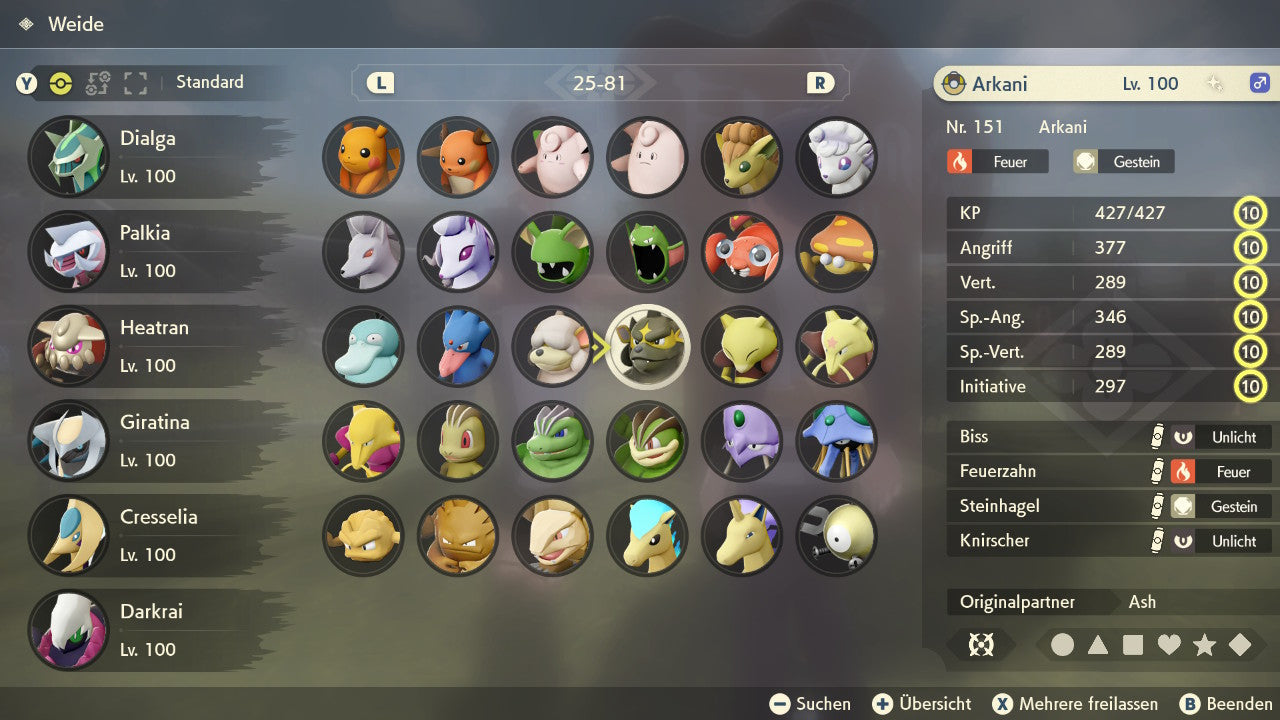Select the Paras pasture slot
This screenshot has height=720, width=1280.
pyautogui.click(x=742, y=251)
